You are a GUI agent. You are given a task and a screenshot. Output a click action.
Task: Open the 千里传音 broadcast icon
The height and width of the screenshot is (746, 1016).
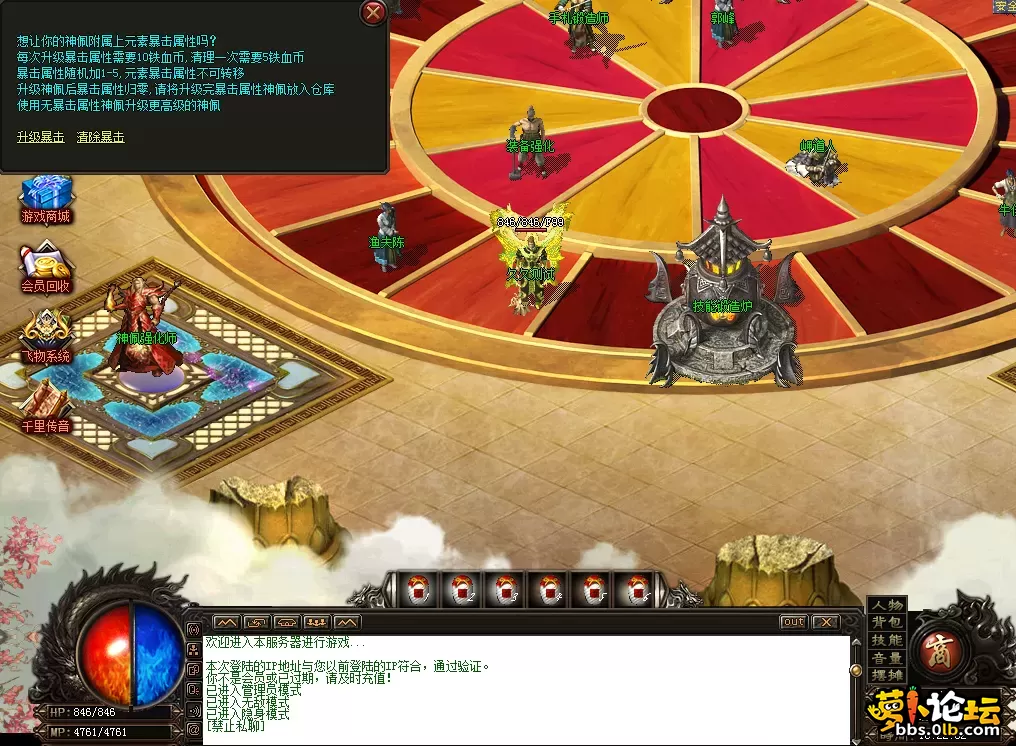[x=46, y=407]
